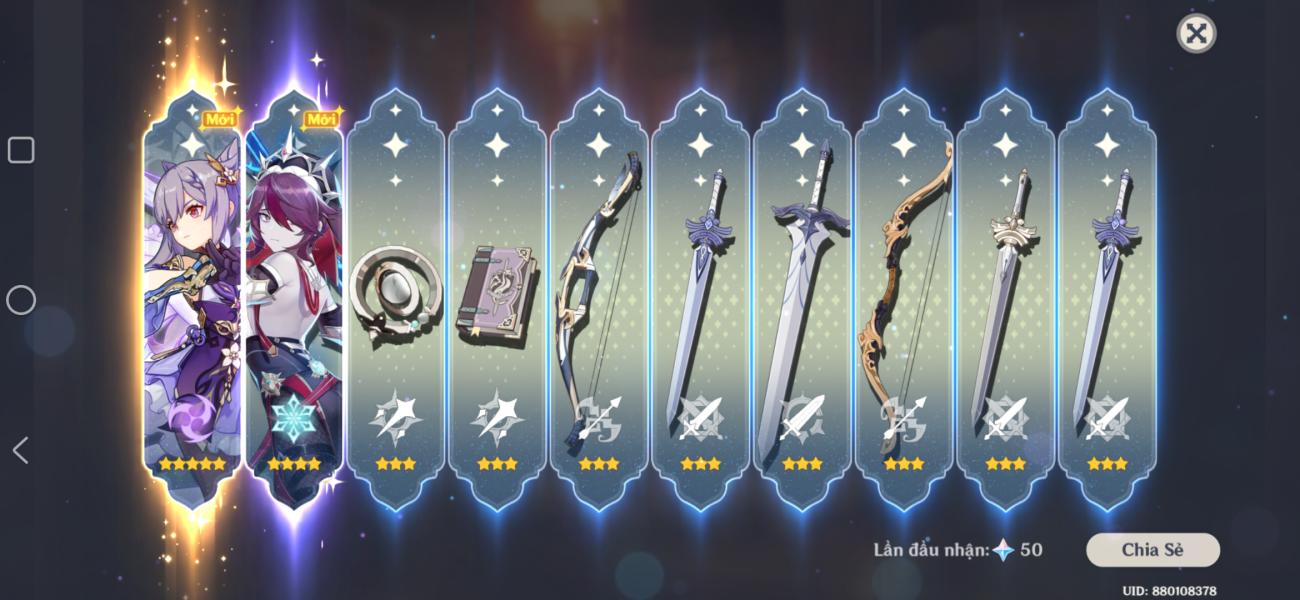Tap the Android back arrow
The image size is (1300, 600).
[20, 450]
